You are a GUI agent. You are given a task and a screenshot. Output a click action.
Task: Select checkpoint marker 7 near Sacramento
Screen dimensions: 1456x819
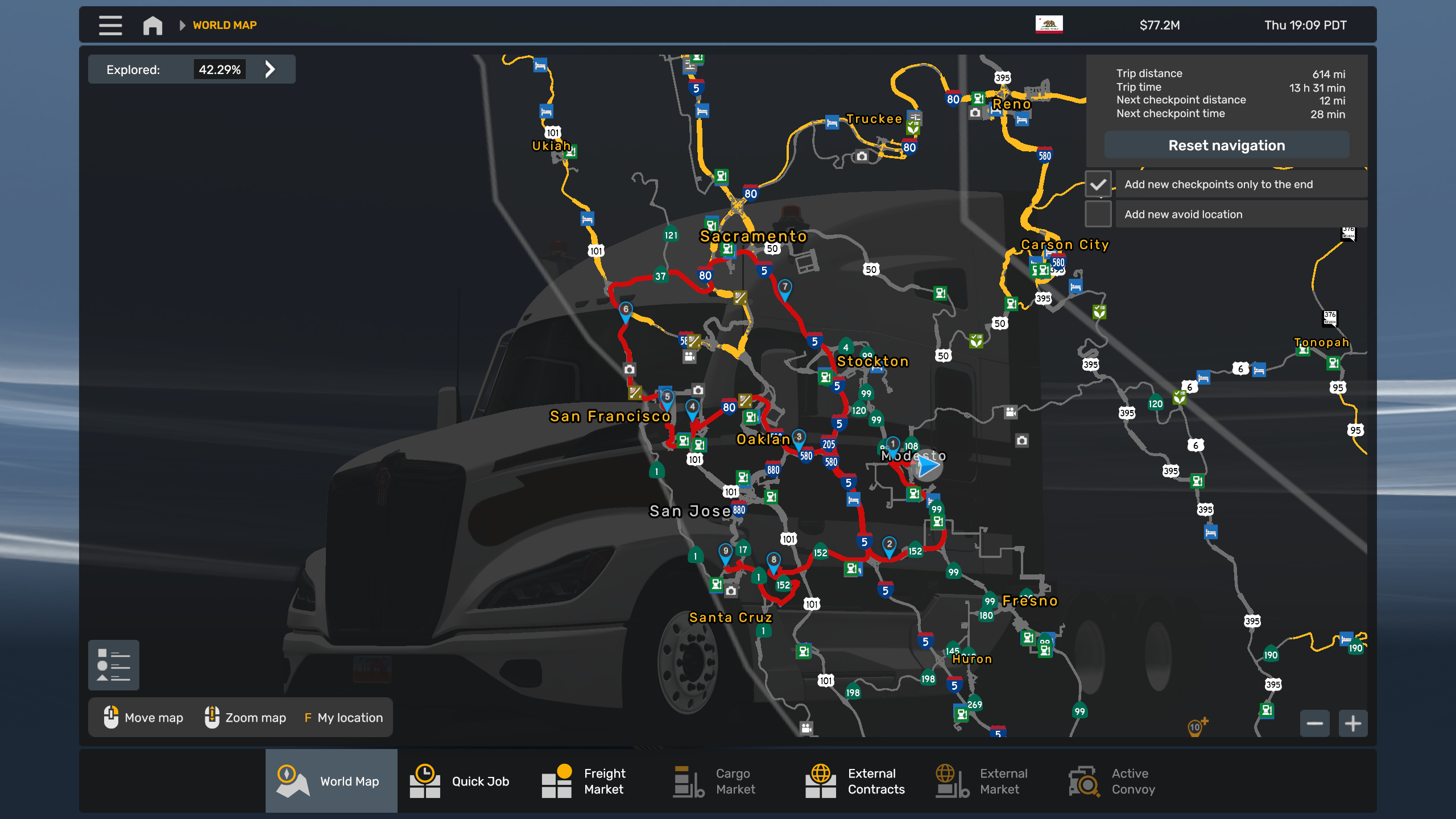click(x=785, y=288)
